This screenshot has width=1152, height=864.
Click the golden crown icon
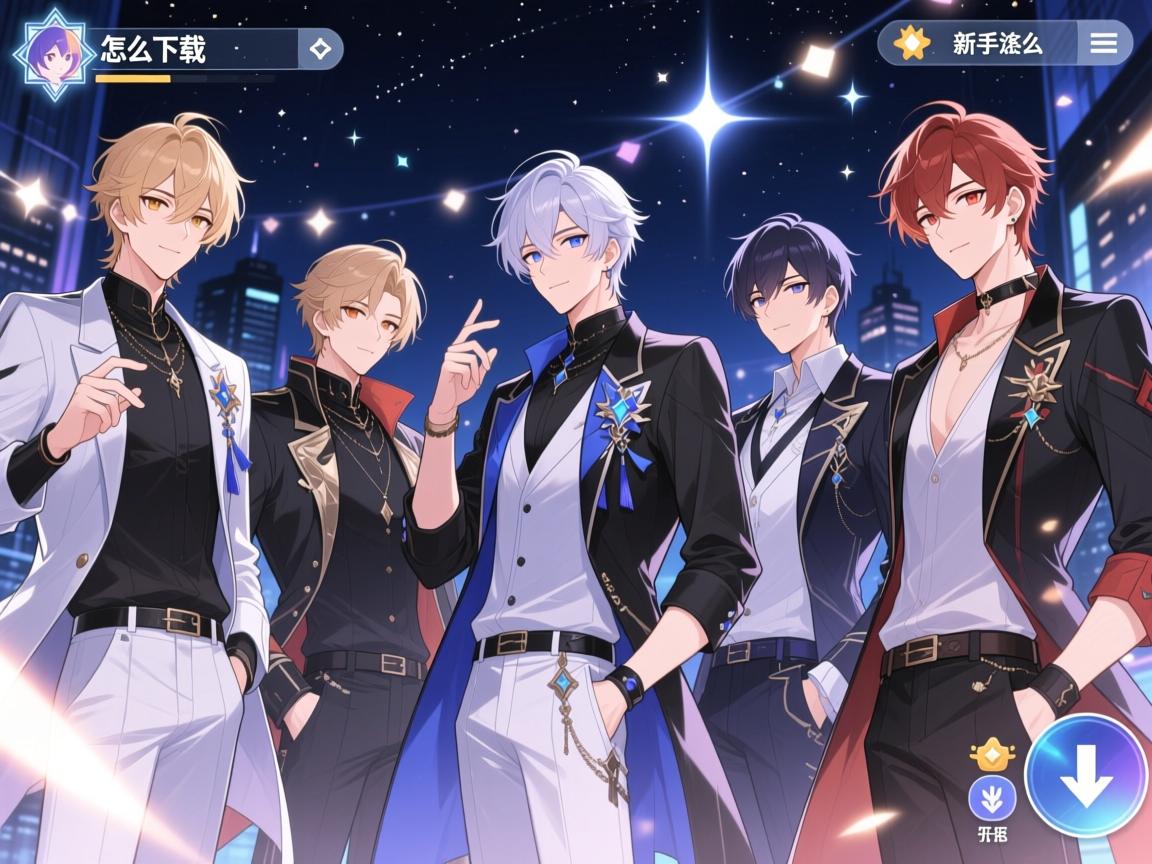tap(992, 753)
